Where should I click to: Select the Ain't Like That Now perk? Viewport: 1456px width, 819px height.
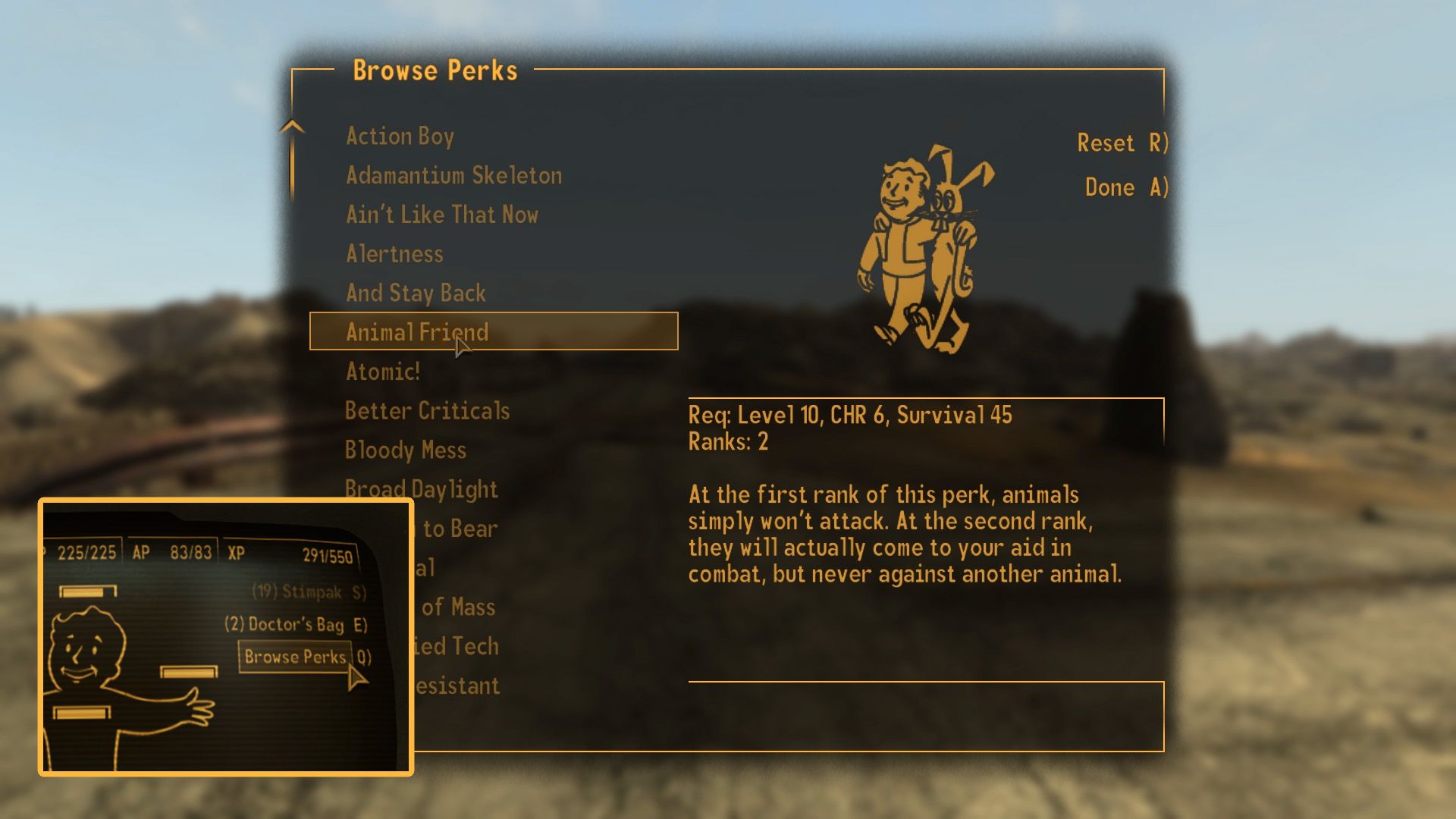(442, 215)
